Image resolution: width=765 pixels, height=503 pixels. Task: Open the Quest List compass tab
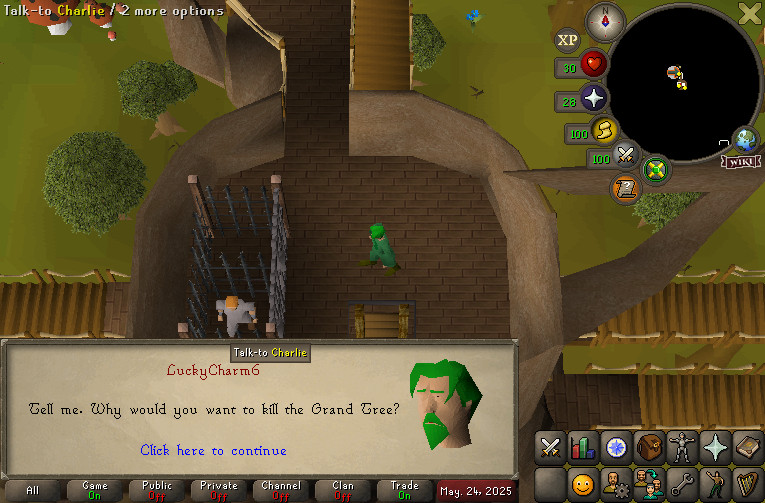tap(615, 448)
